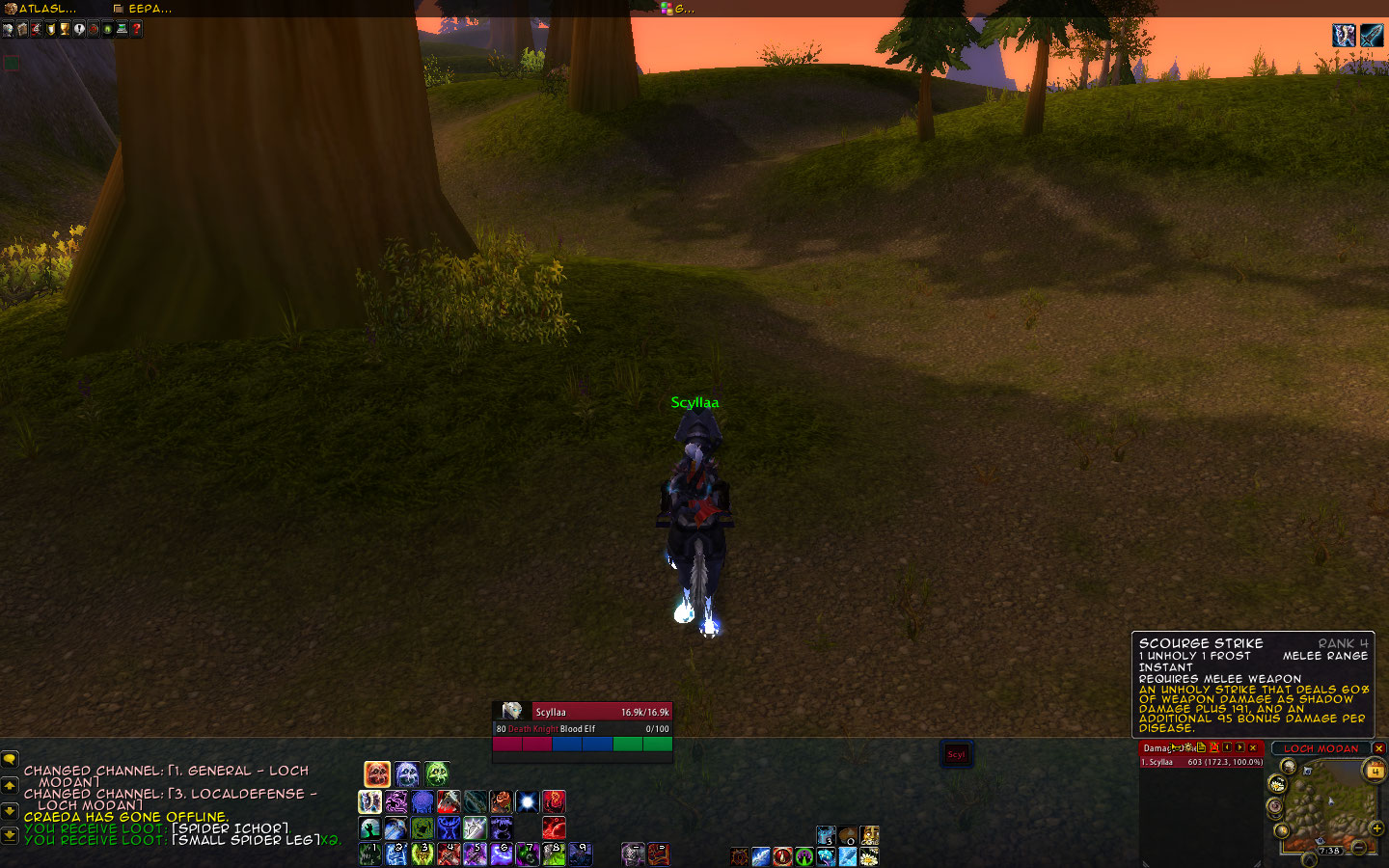Open damage meter gear settings
This screenshot has height=868, width=1389.
(1188, 747)
